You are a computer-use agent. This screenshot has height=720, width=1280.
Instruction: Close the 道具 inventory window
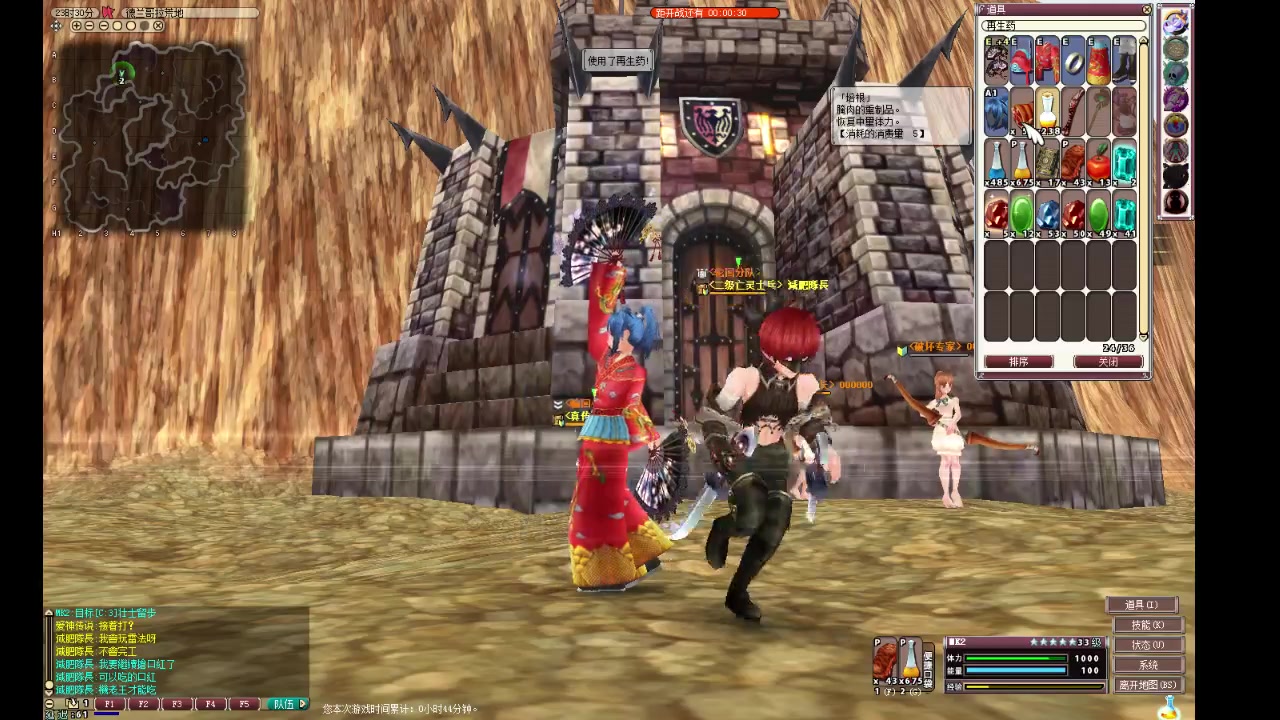(x=1146, y=10)
